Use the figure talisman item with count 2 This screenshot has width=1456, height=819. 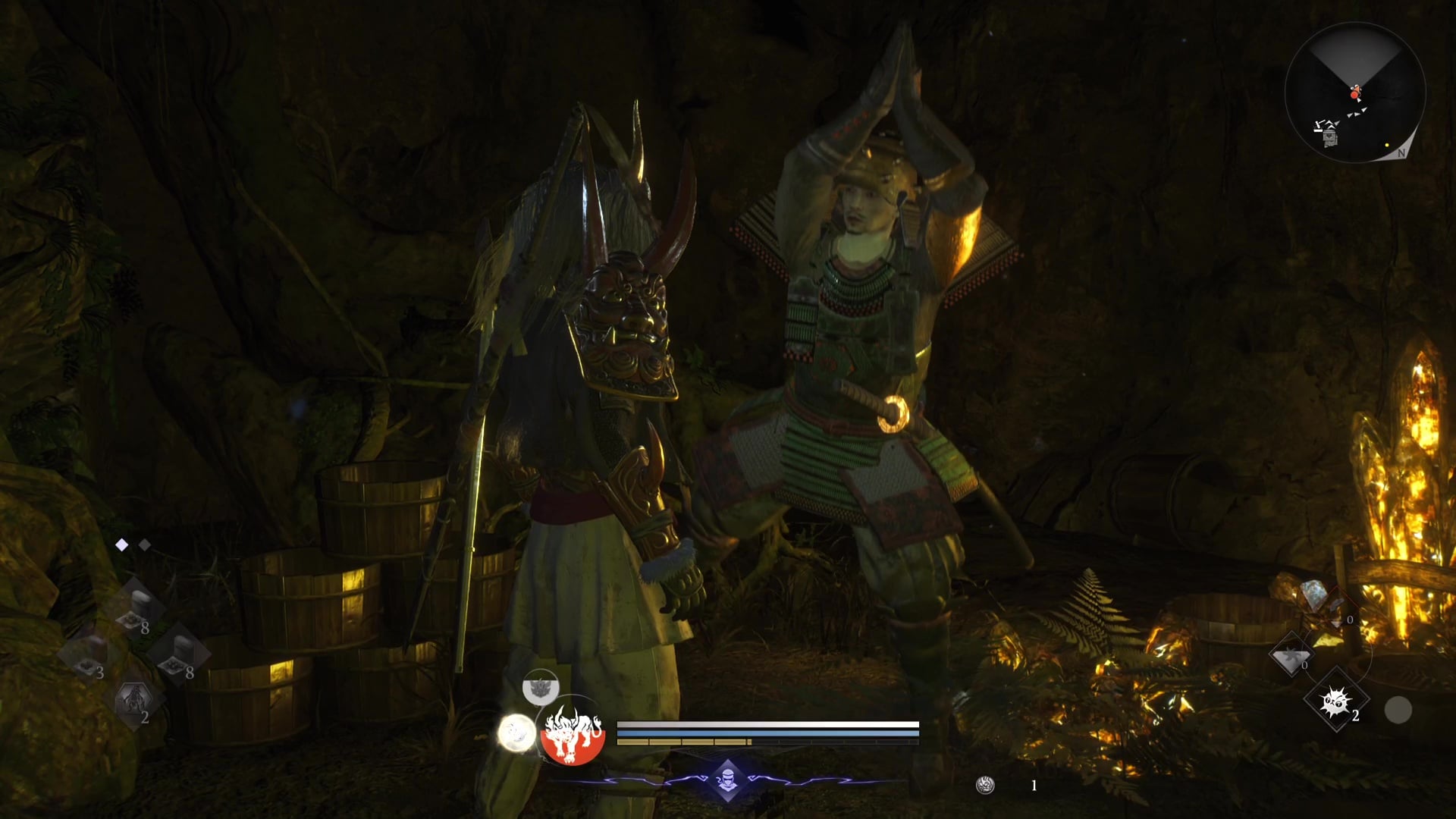pyautogui.click(x=134, y=699)
